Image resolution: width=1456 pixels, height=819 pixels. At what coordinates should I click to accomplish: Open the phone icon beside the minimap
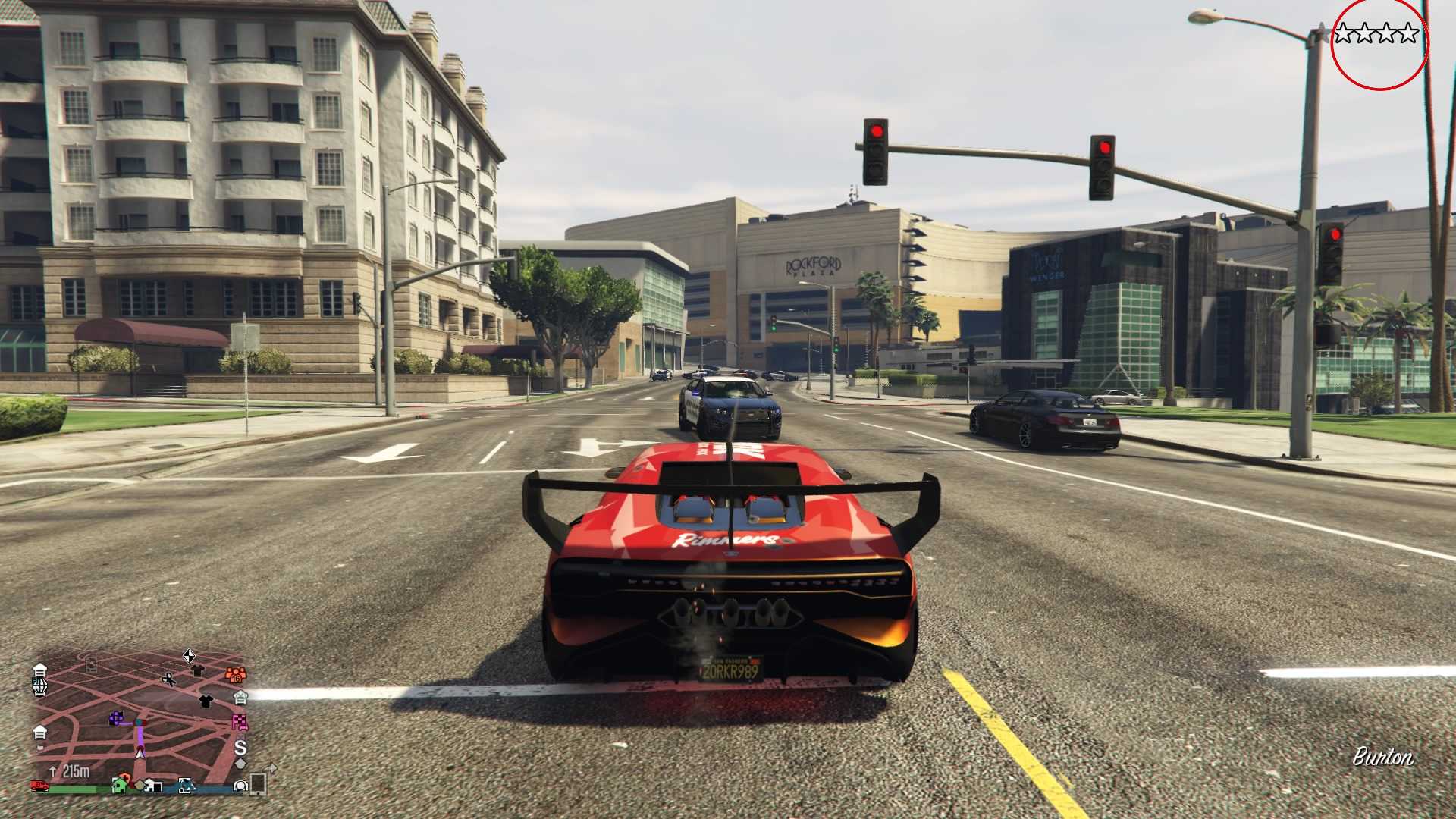pos(258,784)
